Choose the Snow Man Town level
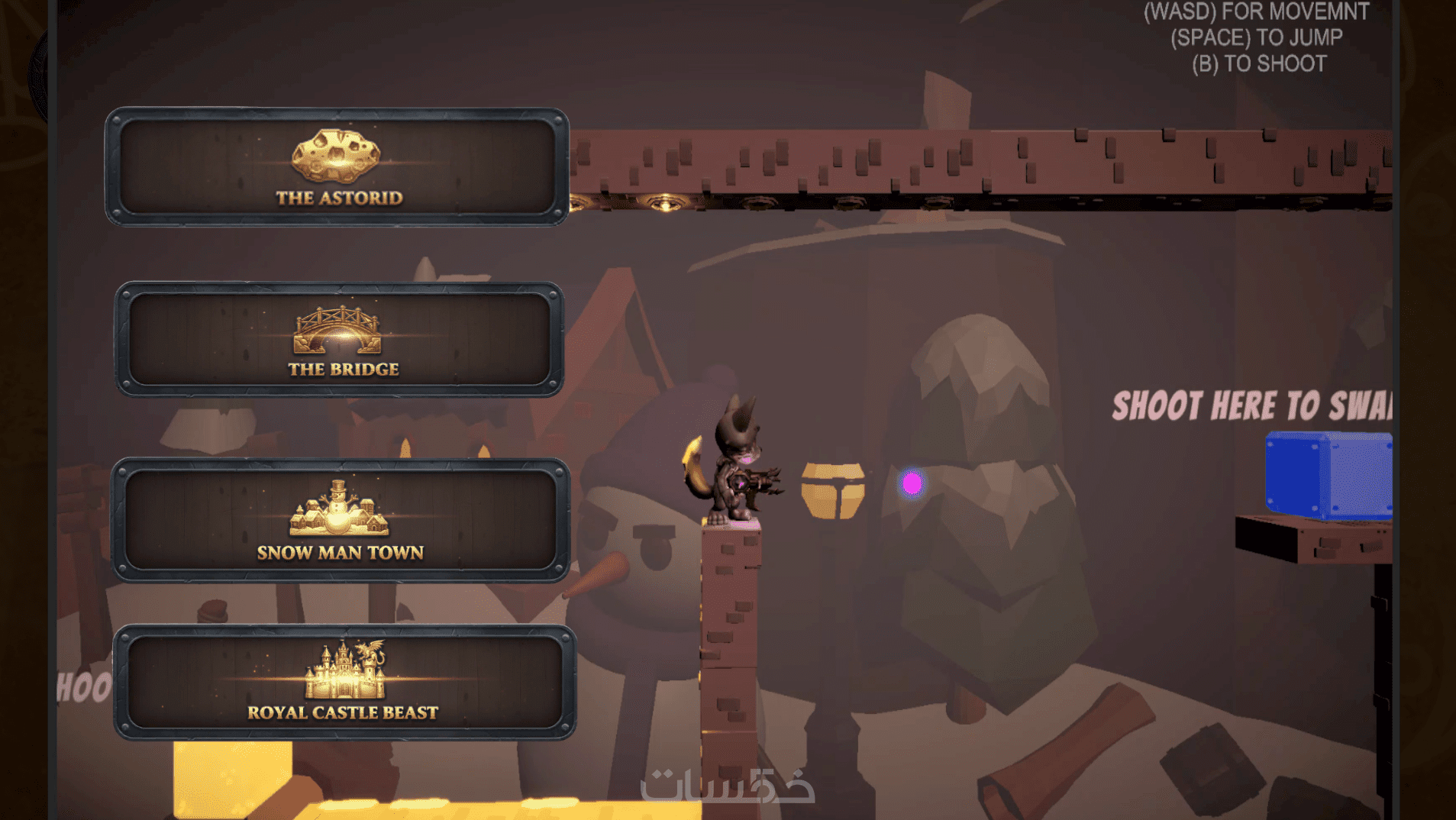This screenshot has height=820, width=1456. coord(341,520)
